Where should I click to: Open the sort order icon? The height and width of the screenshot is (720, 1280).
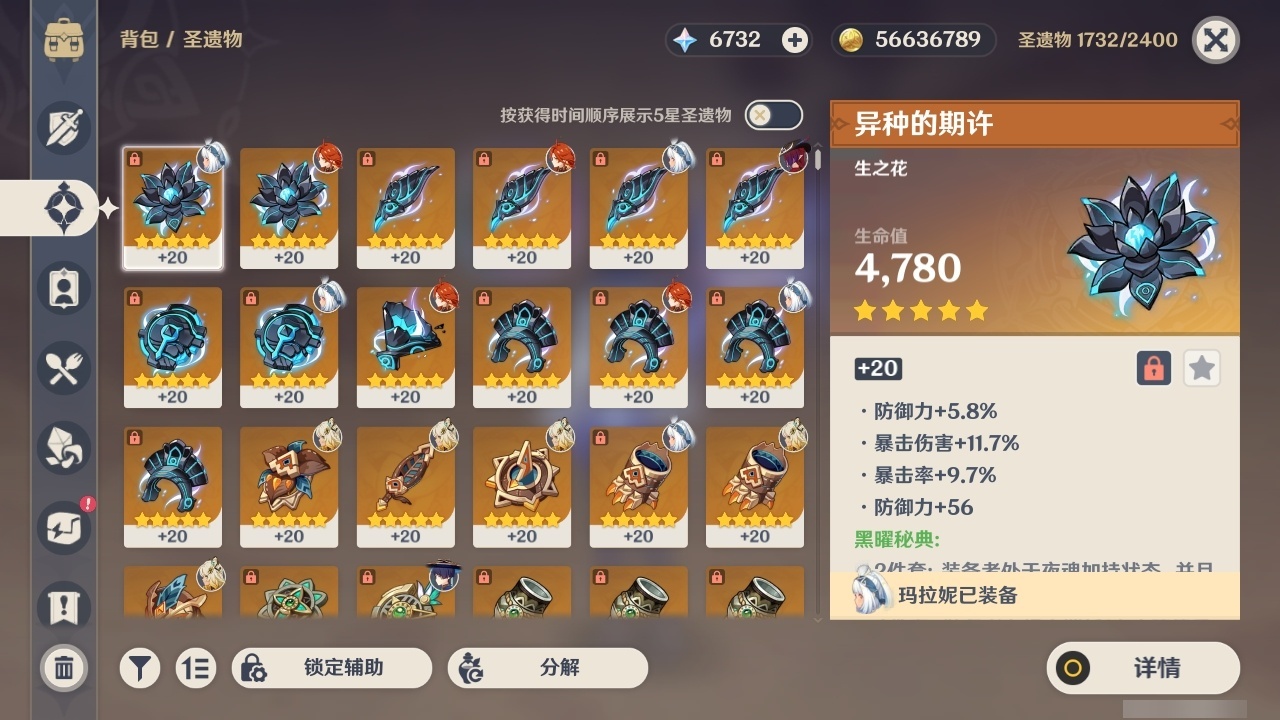coord(196,668)
